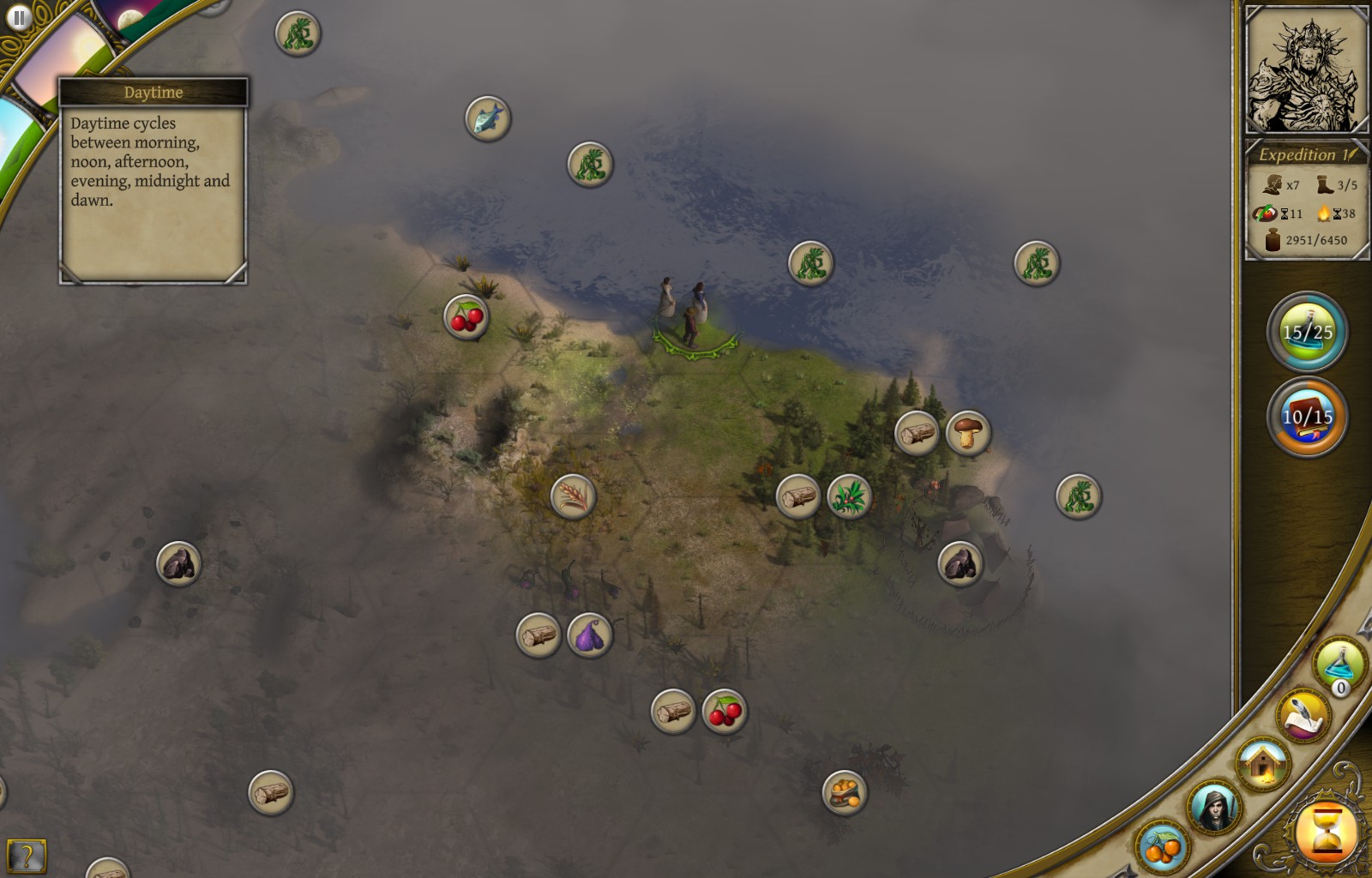1372x878 pixels.
Task: Select the wheat resource node
Action: 571,497
